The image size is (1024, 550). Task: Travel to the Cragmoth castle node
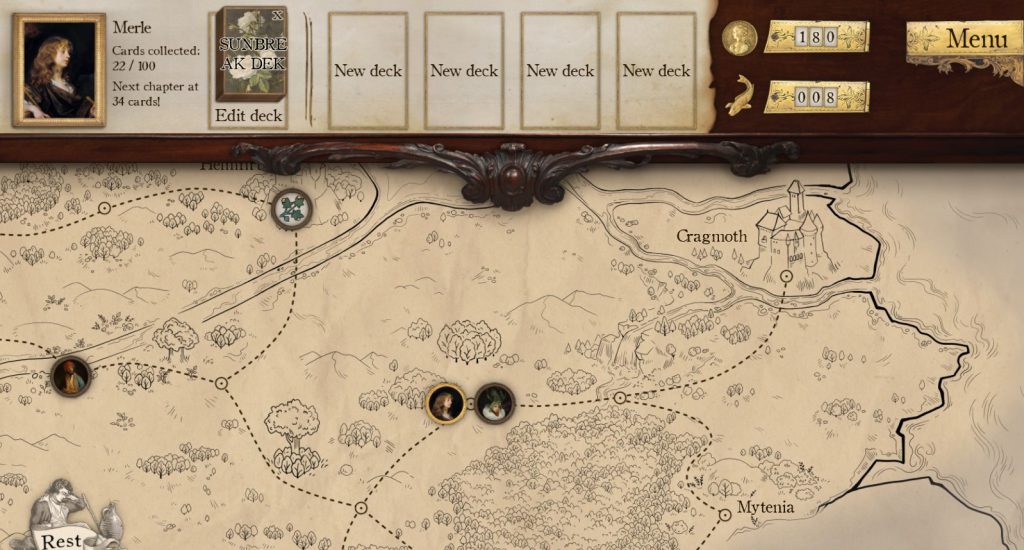786,274
